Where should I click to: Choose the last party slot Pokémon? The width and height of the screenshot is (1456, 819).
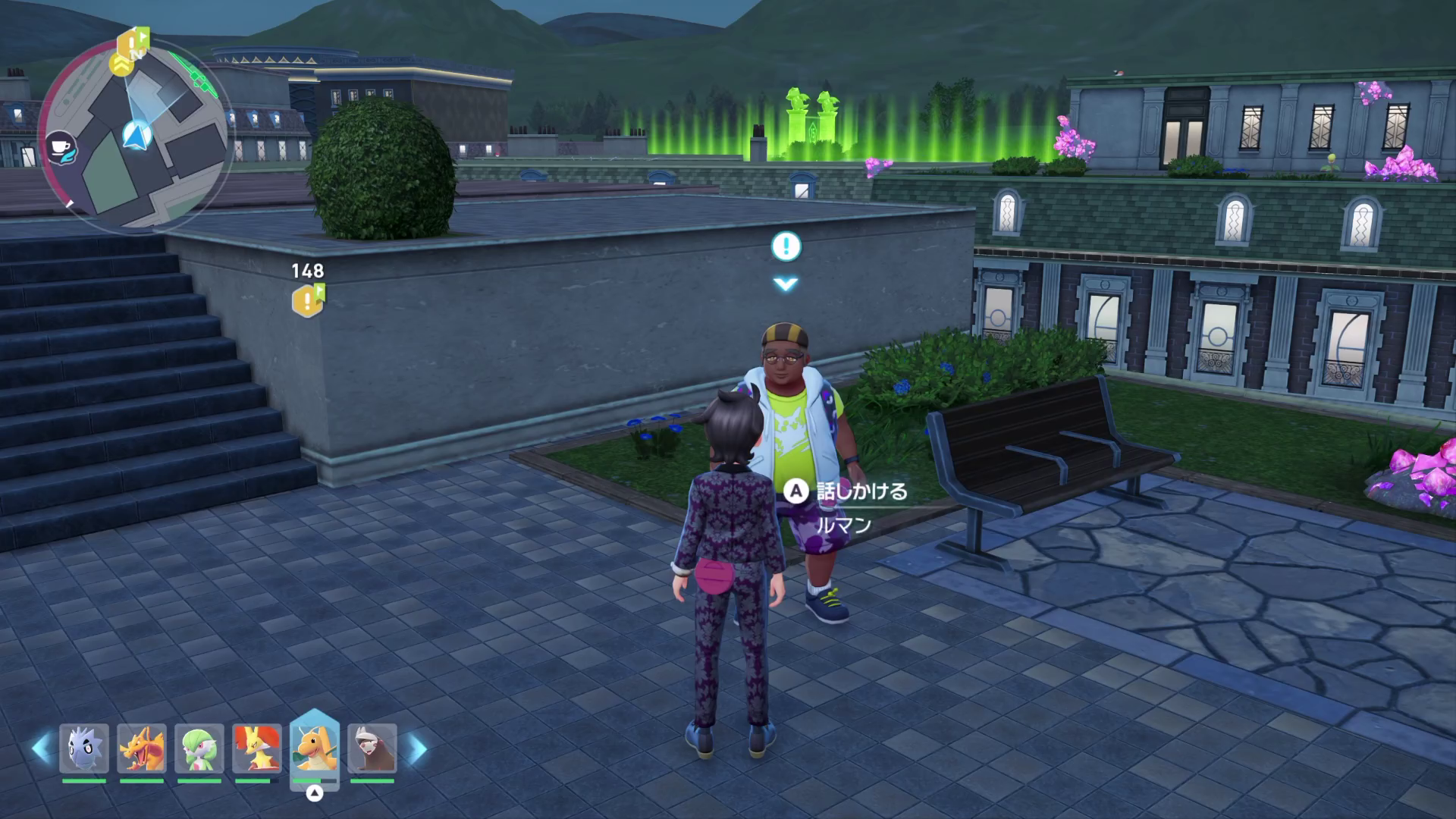coord(372,748)
